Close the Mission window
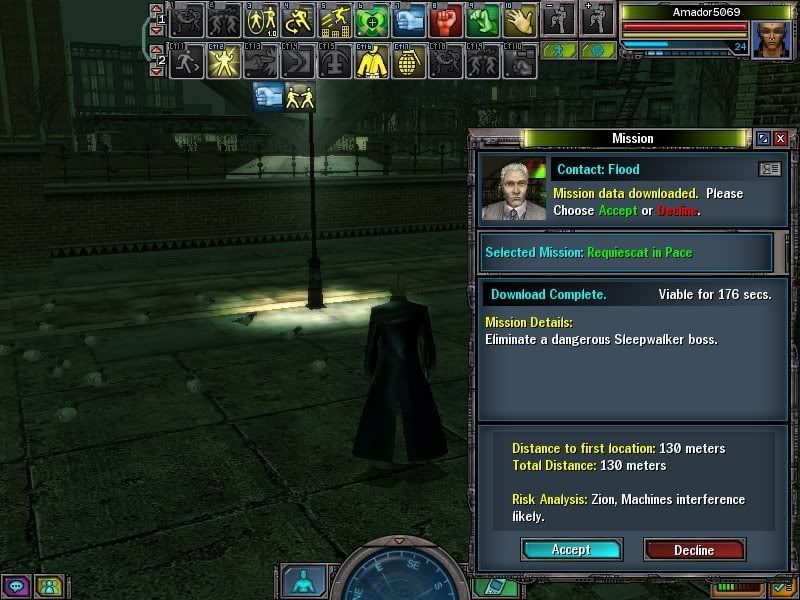Viewport: 800px width, 600px height. coord(780,139)
